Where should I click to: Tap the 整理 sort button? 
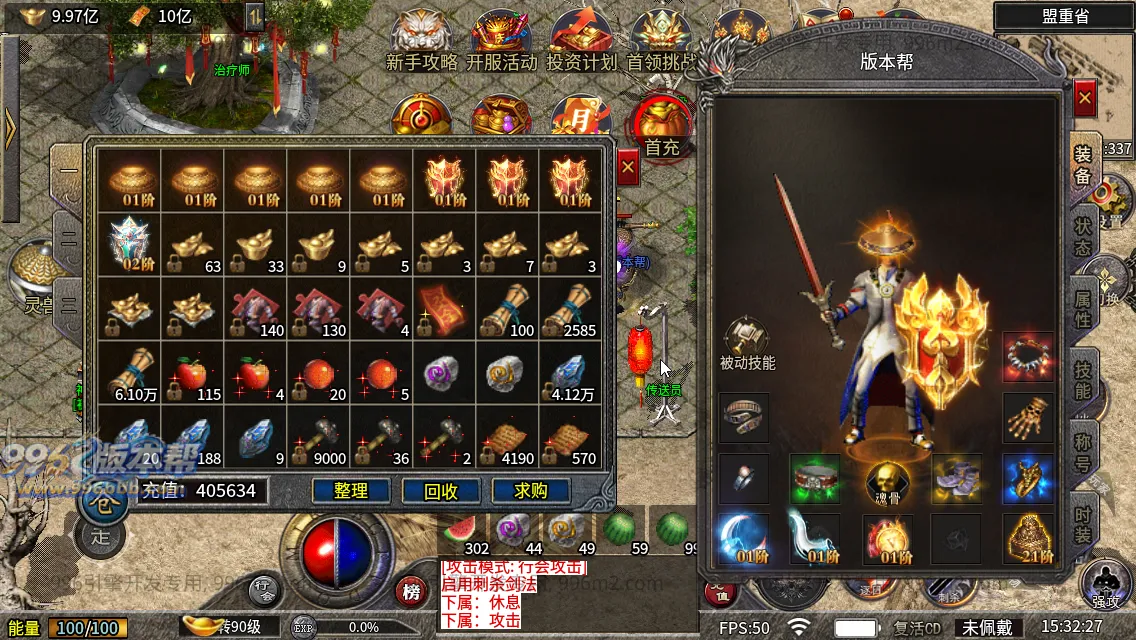(351, 490)
